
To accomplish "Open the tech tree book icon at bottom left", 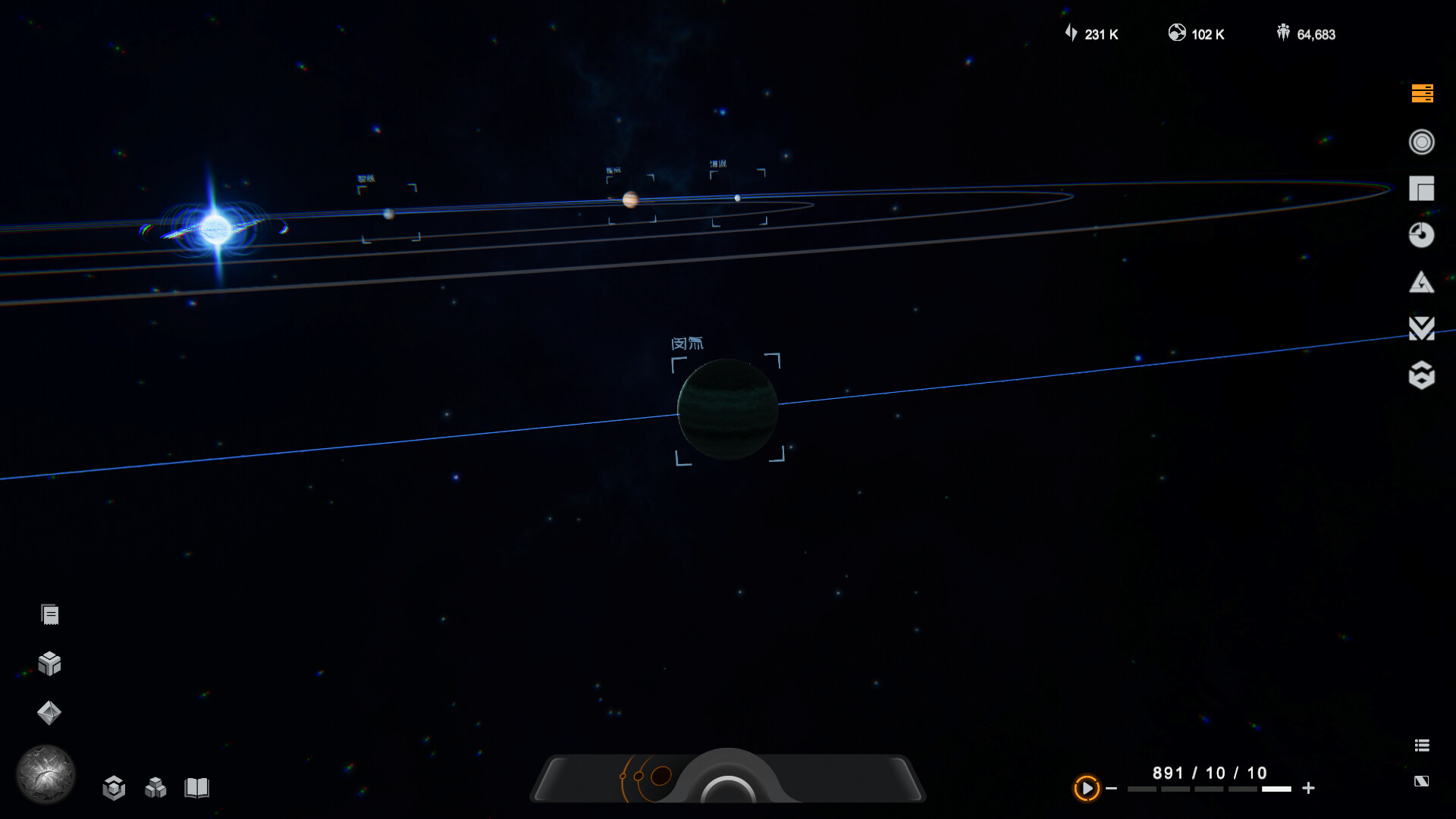I will 197,789.
